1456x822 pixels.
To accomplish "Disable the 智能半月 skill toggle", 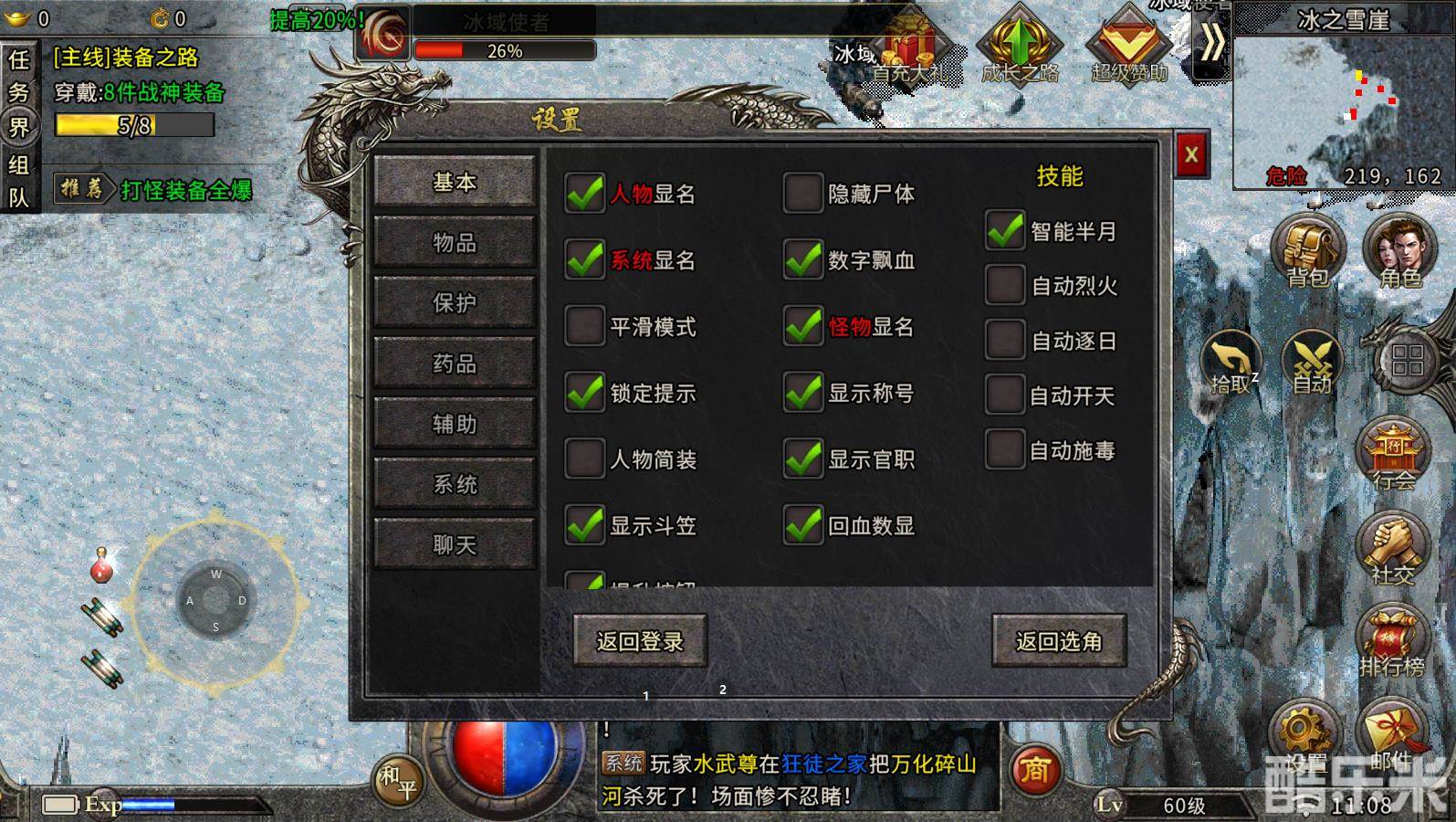I will 1006,232.
